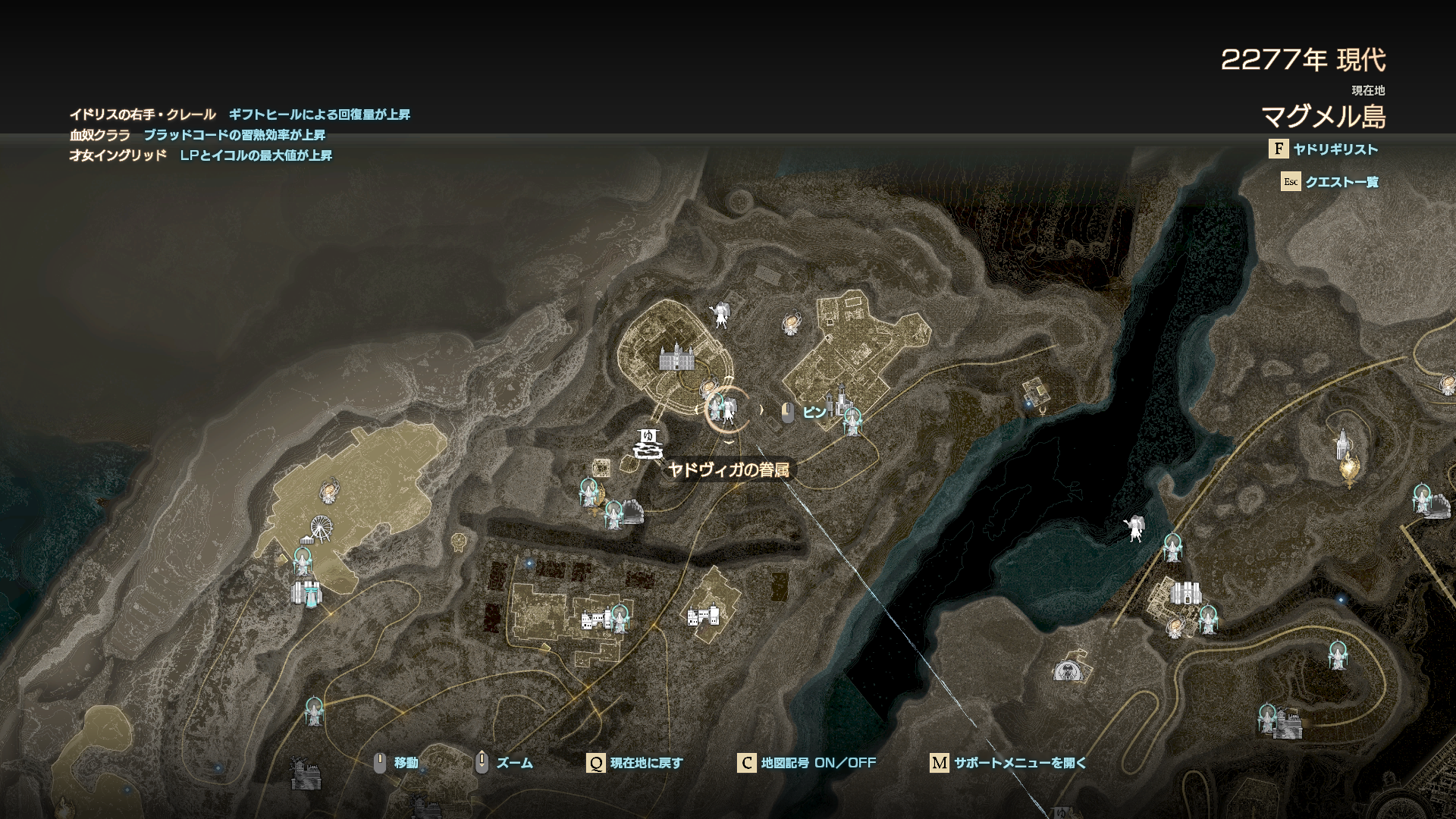Open the support menu via サポートメニューを開く
1456x819 pixels.
pos(1019,763)
